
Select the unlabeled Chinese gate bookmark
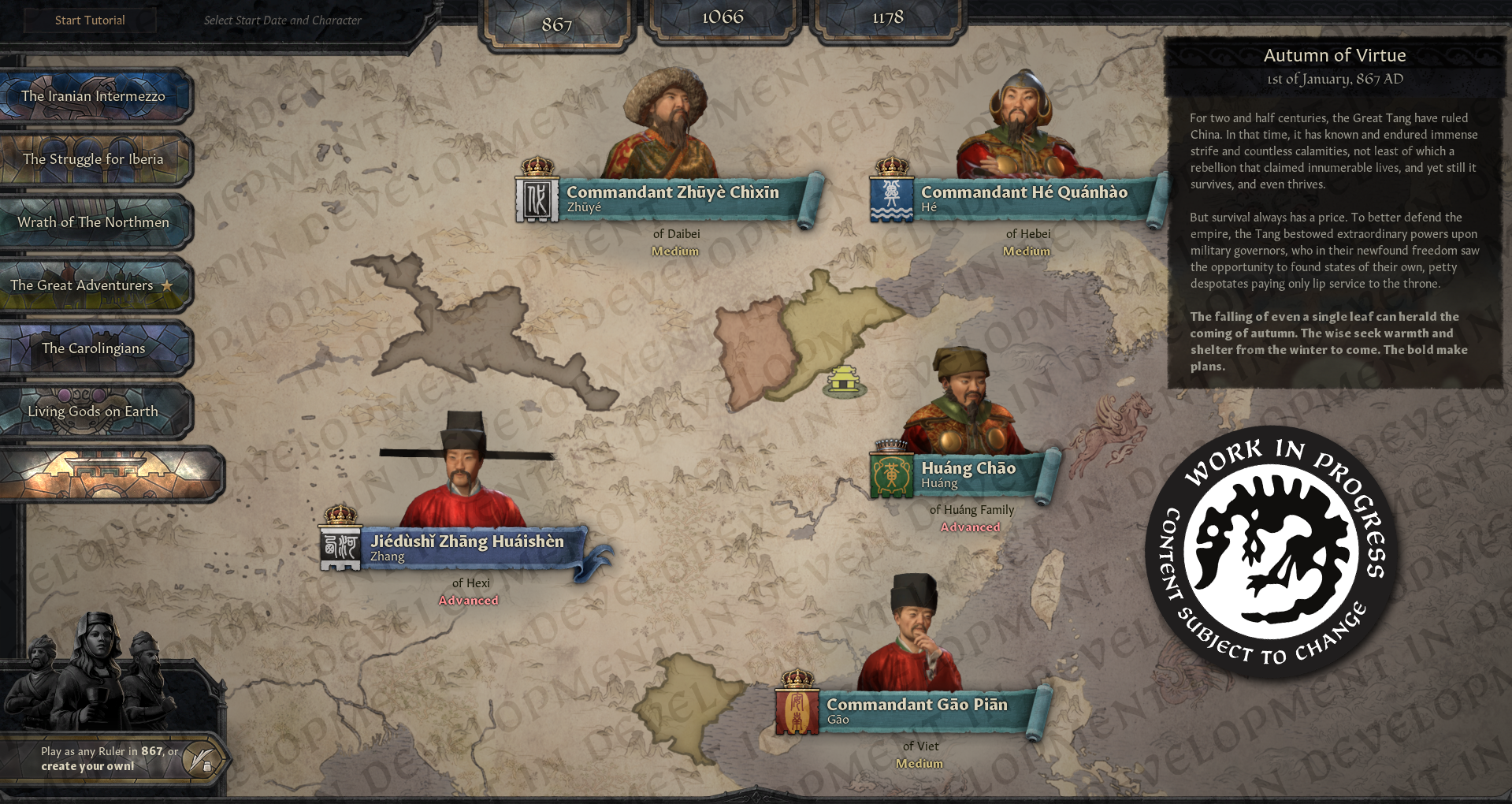click(110, 475)
